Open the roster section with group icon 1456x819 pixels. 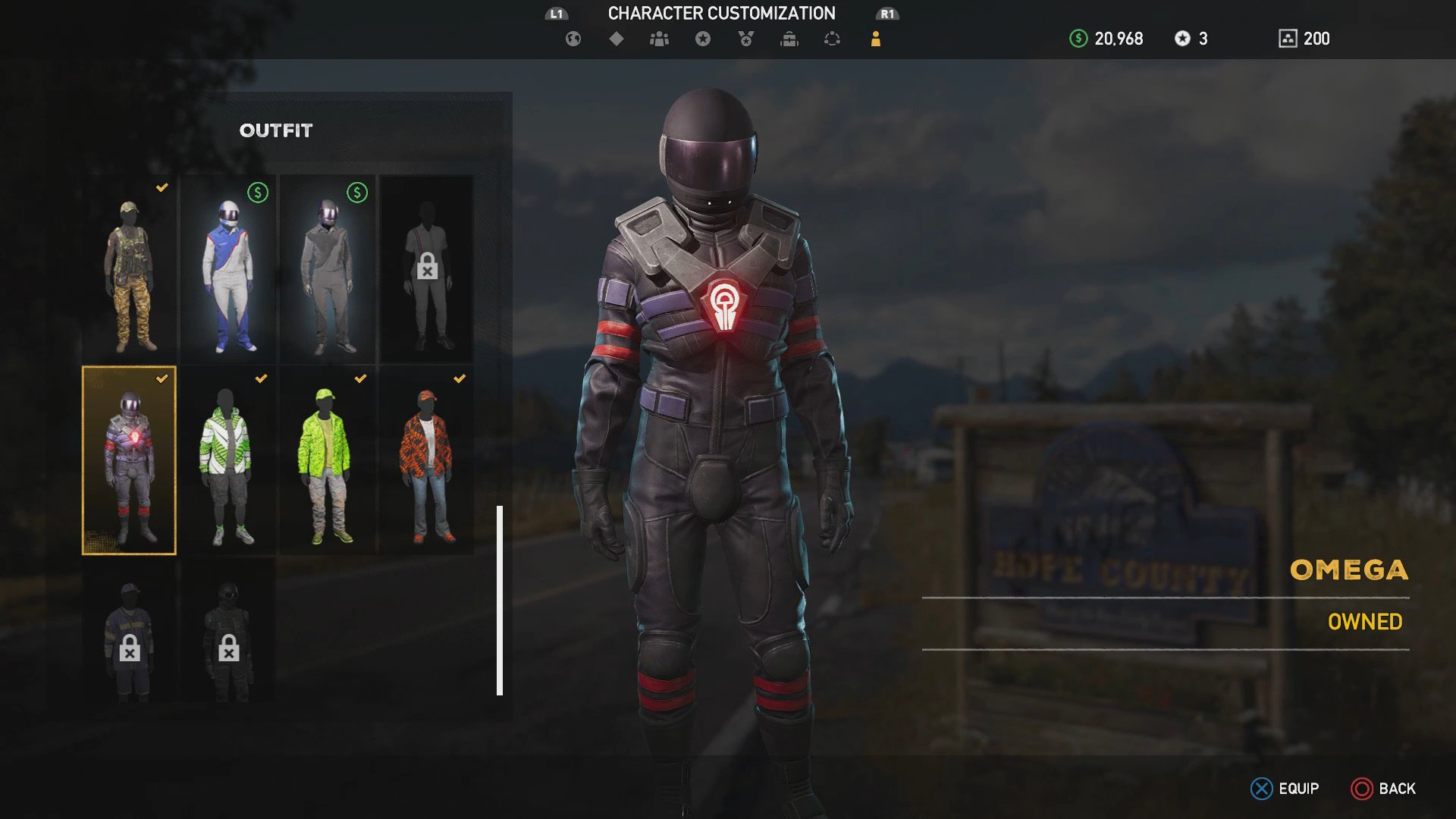click(x=658, y=39)
